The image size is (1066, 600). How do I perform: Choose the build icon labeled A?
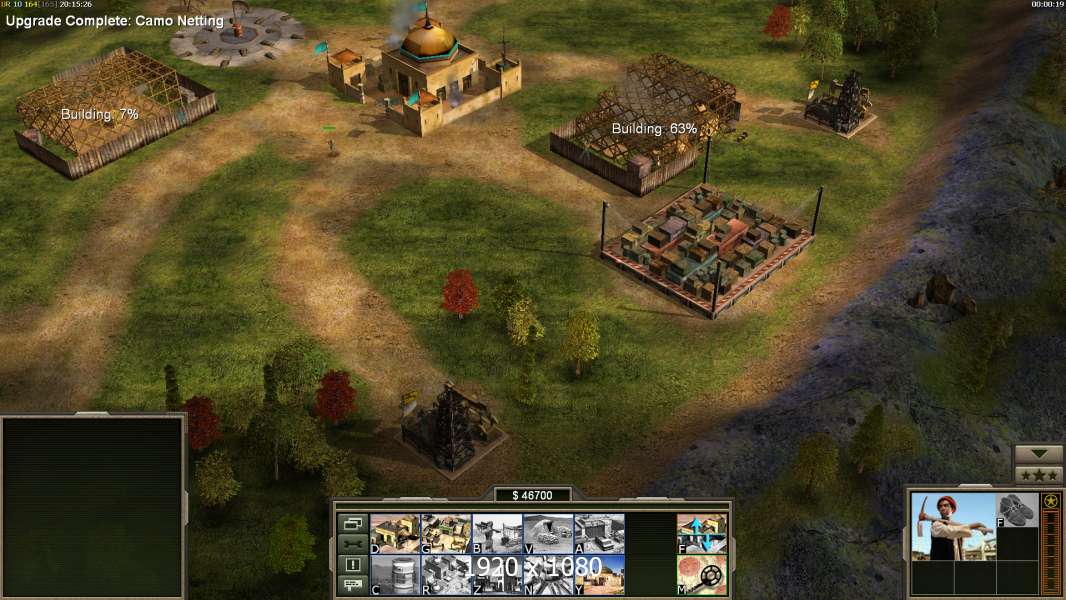tap(599, 533)
